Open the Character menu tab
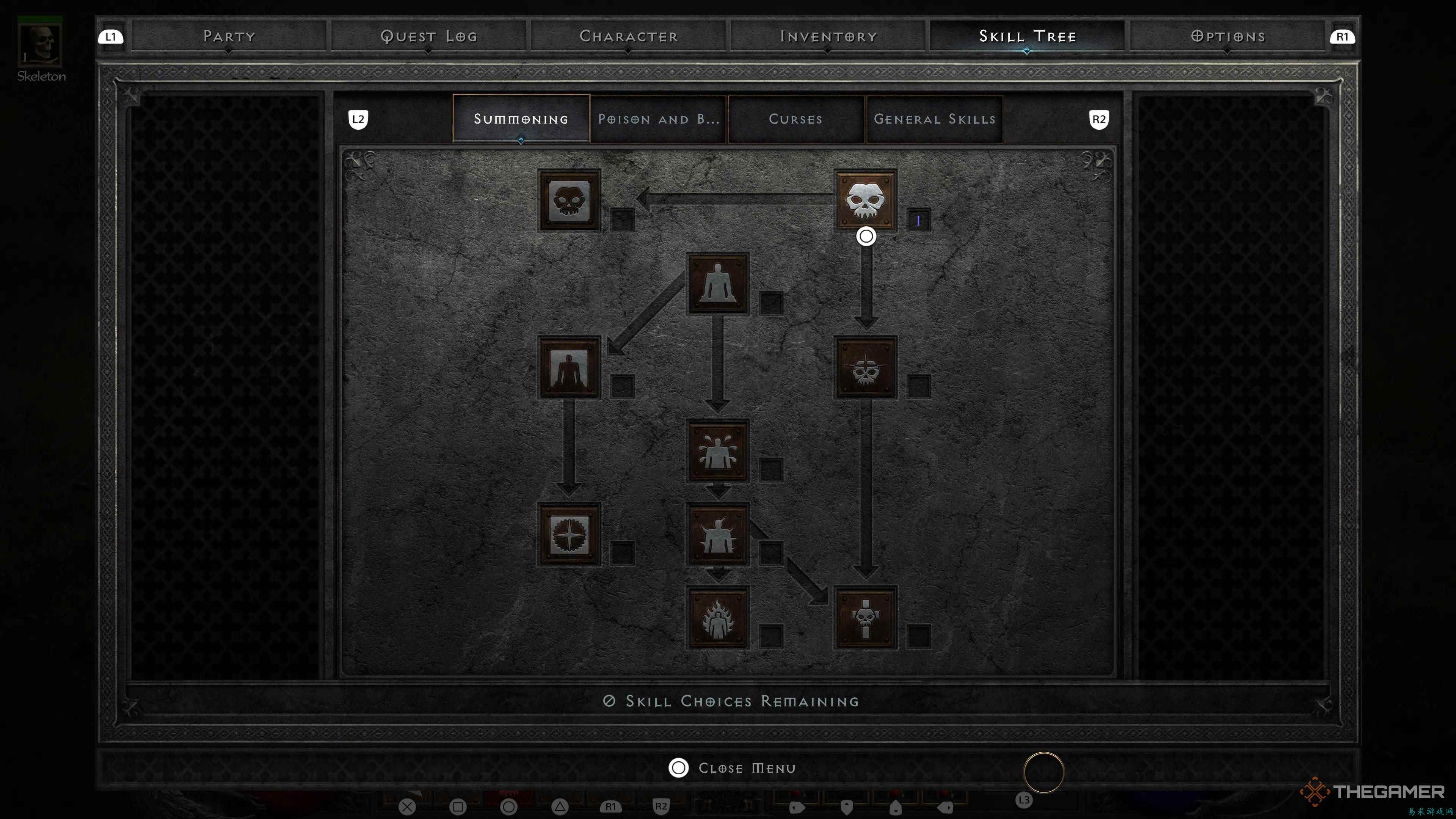1456x819 pixels. 628,36
